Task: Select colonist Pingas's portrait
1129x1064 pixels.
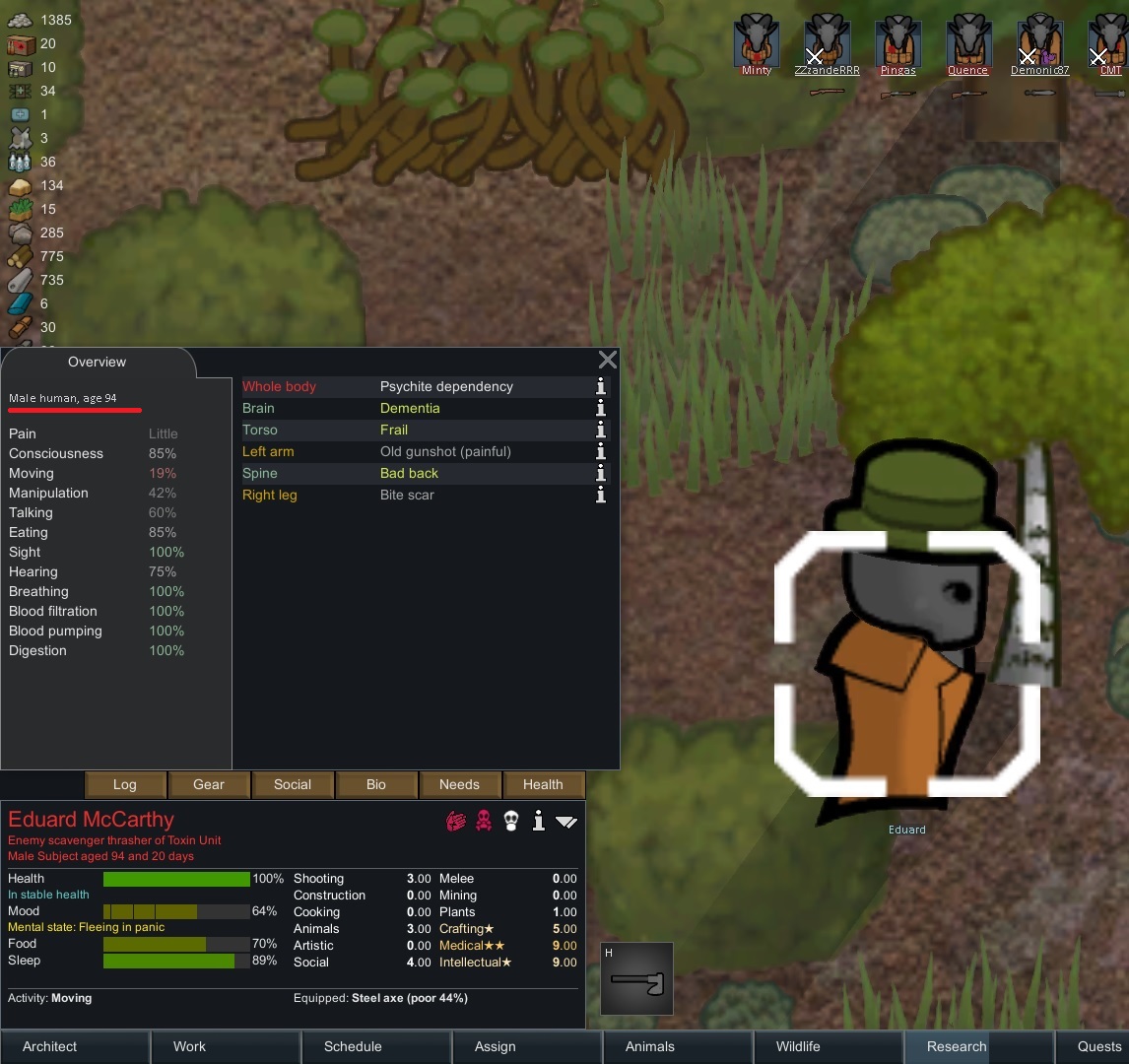Action: pyautogui.click(x=897, y=41)
